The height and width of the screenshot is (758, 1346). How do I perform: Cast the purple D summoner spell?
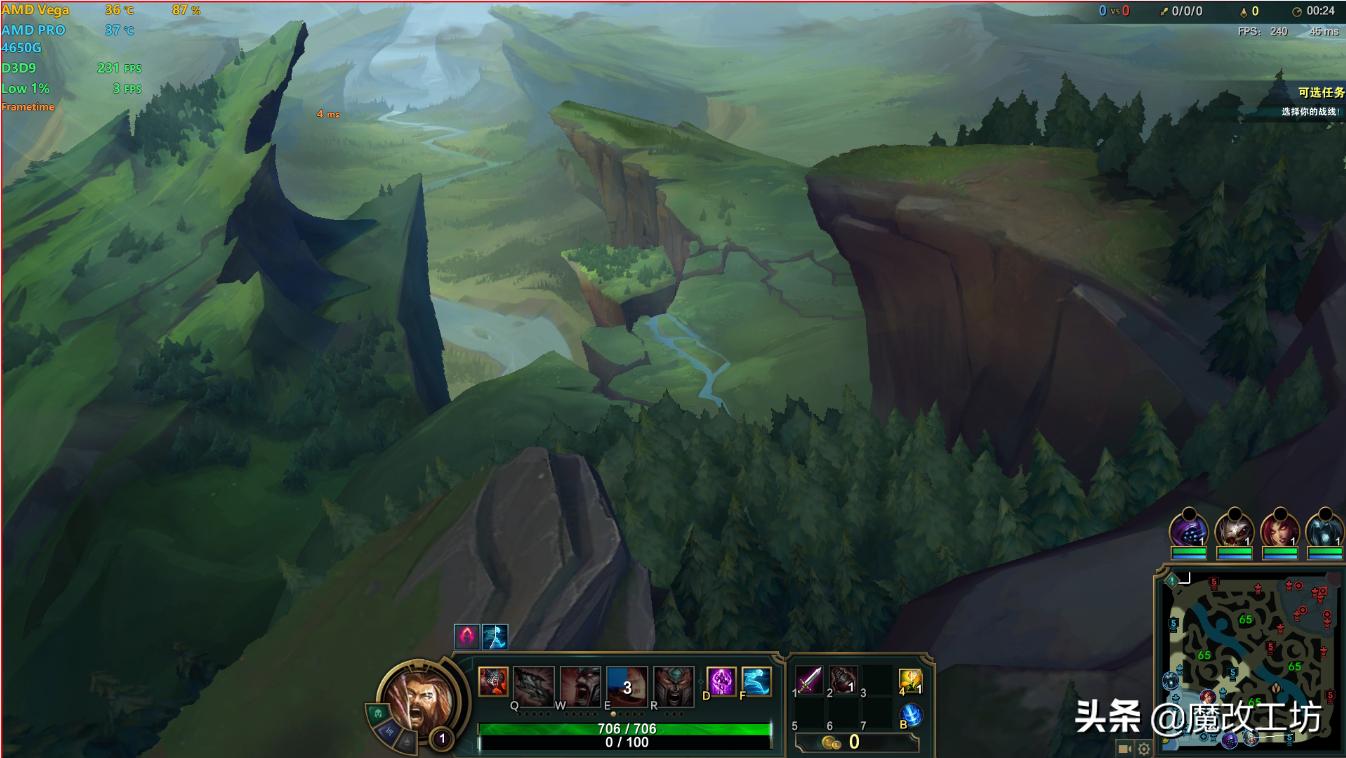point(721,681)
